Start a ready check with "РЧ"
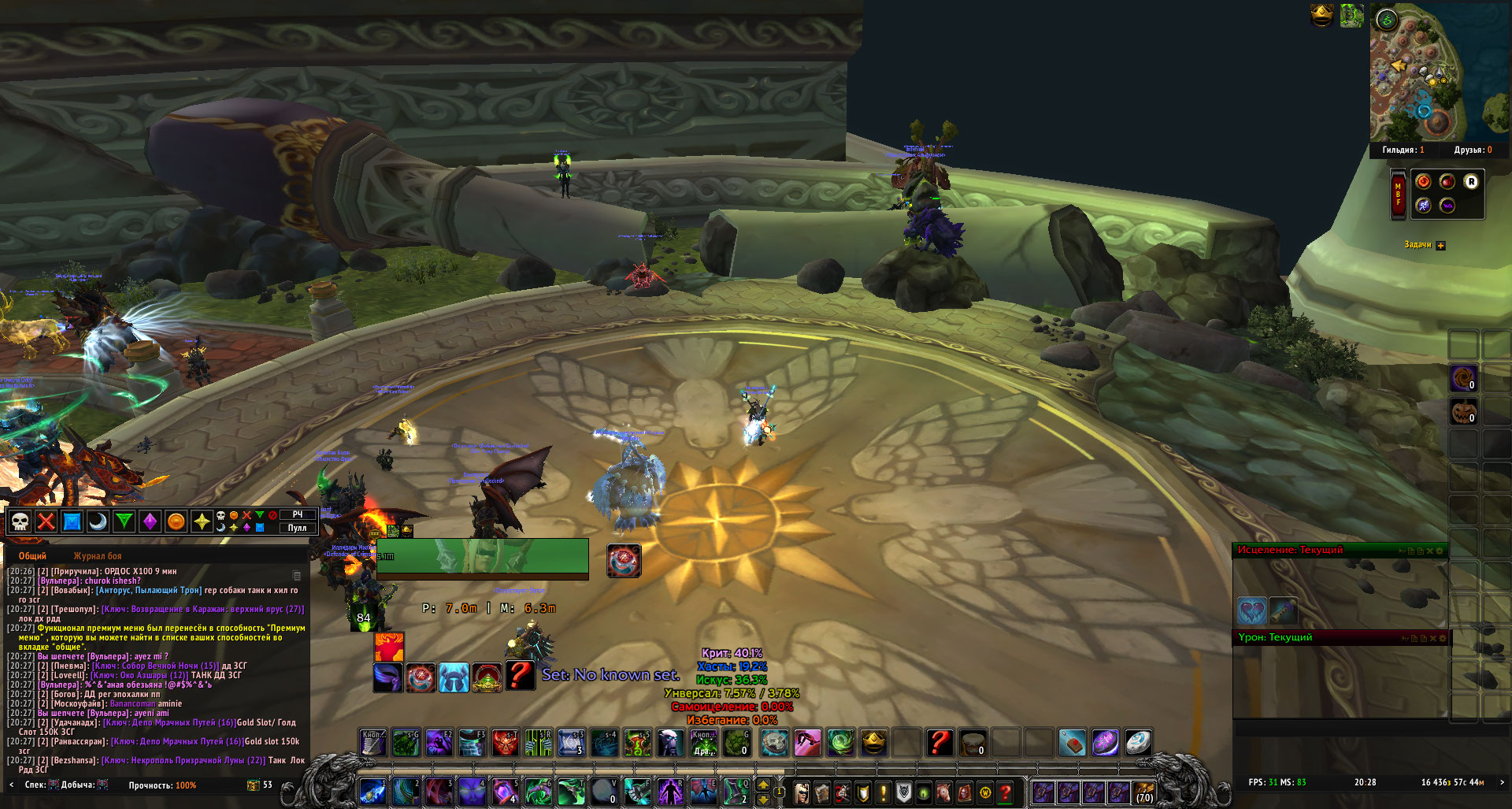Image resolution: width=1512 pixels, height=809 pixels. pos(297,514)
